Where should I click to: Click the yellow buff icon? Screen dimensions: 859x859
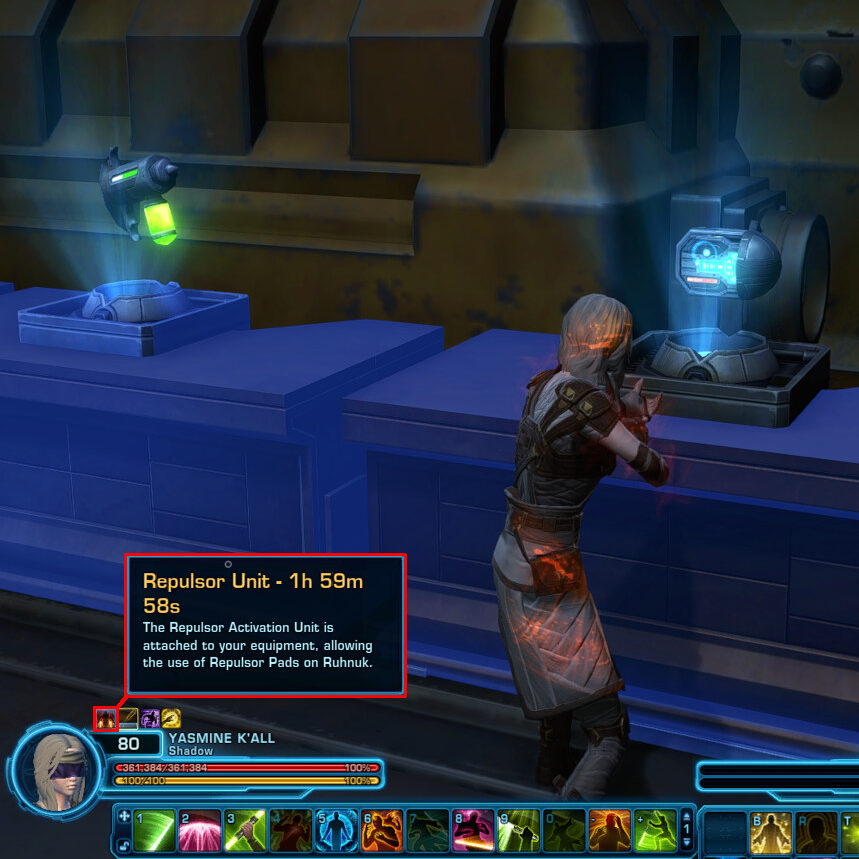tap(171, 718)
